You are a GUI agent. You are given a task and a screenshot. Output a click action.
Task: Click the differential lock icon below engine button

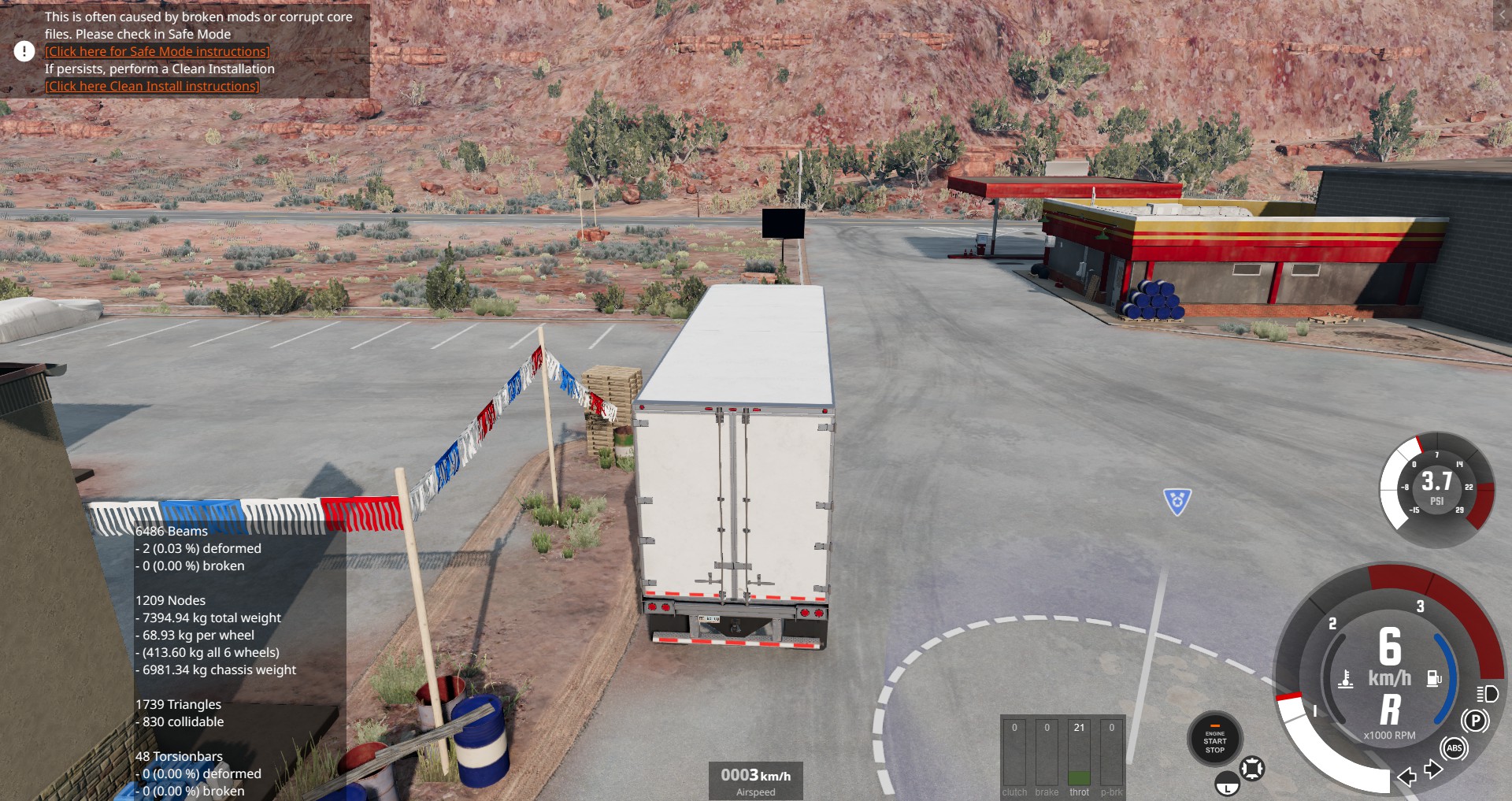[x=1252, y=768]
